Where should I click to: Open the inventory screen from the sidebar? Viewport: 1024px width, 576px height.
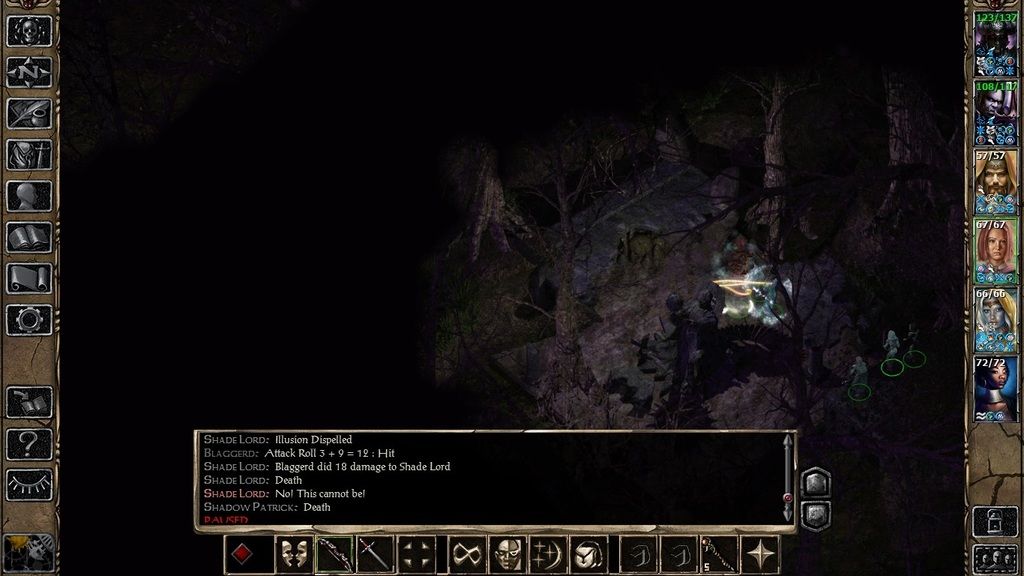tap(29, 154)
